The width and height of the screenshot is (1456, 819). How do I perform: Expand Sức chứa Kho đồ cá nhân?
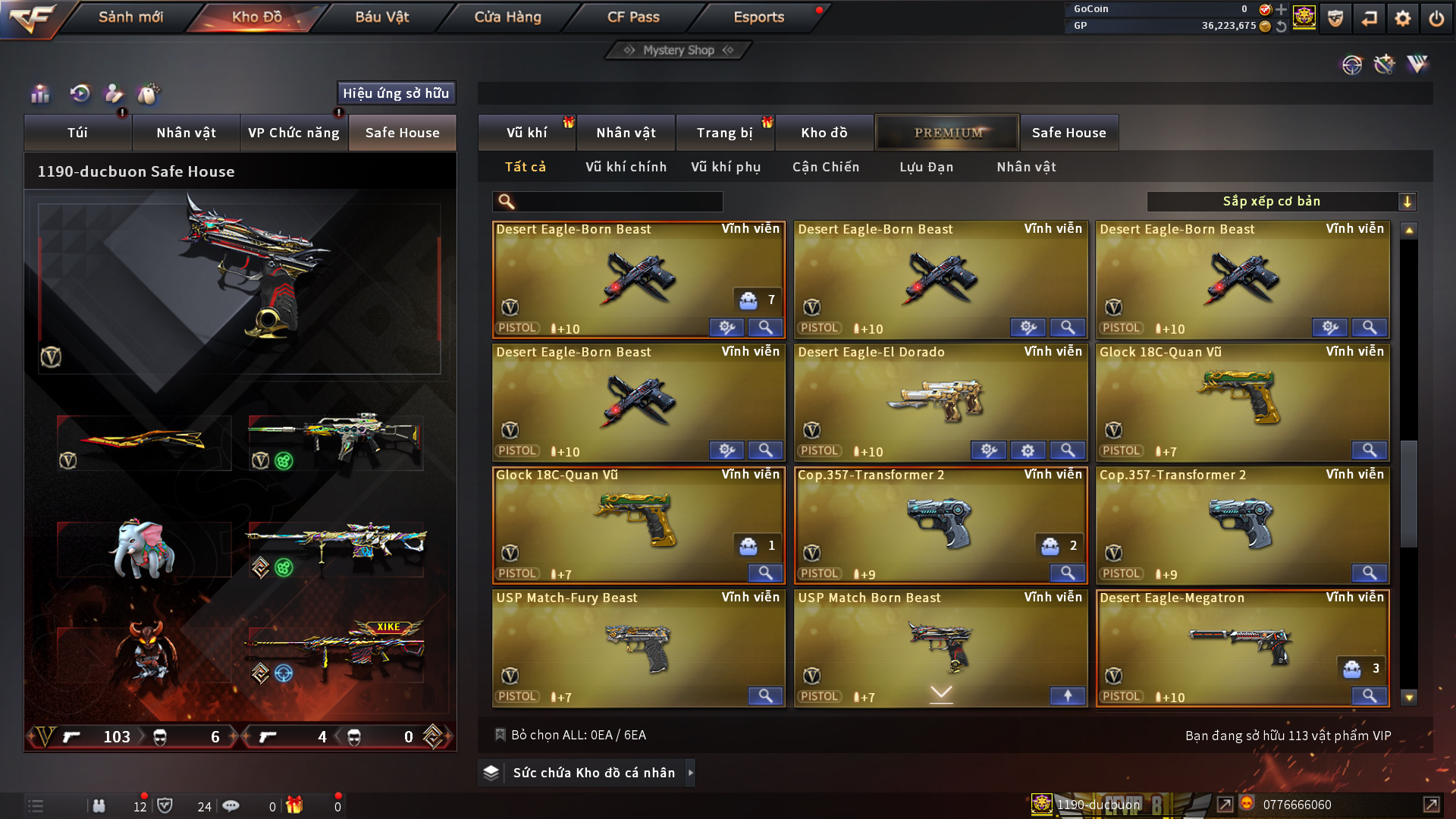click(594, 773)
